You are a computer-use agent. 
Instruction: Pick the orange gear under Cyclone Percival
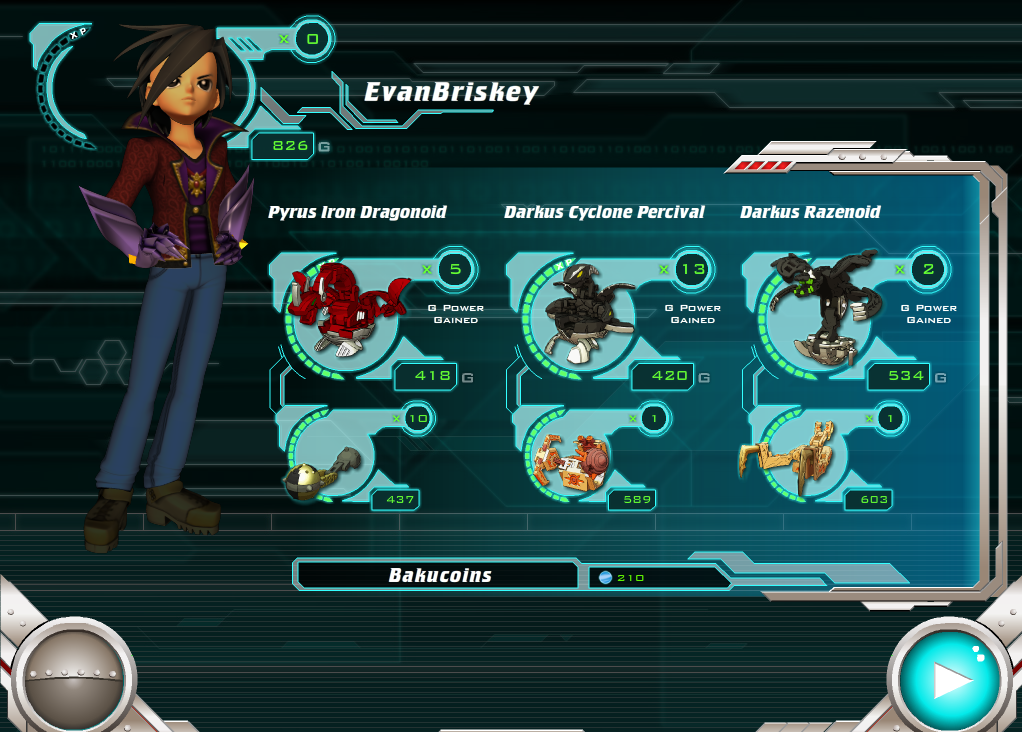coord(567,462)
